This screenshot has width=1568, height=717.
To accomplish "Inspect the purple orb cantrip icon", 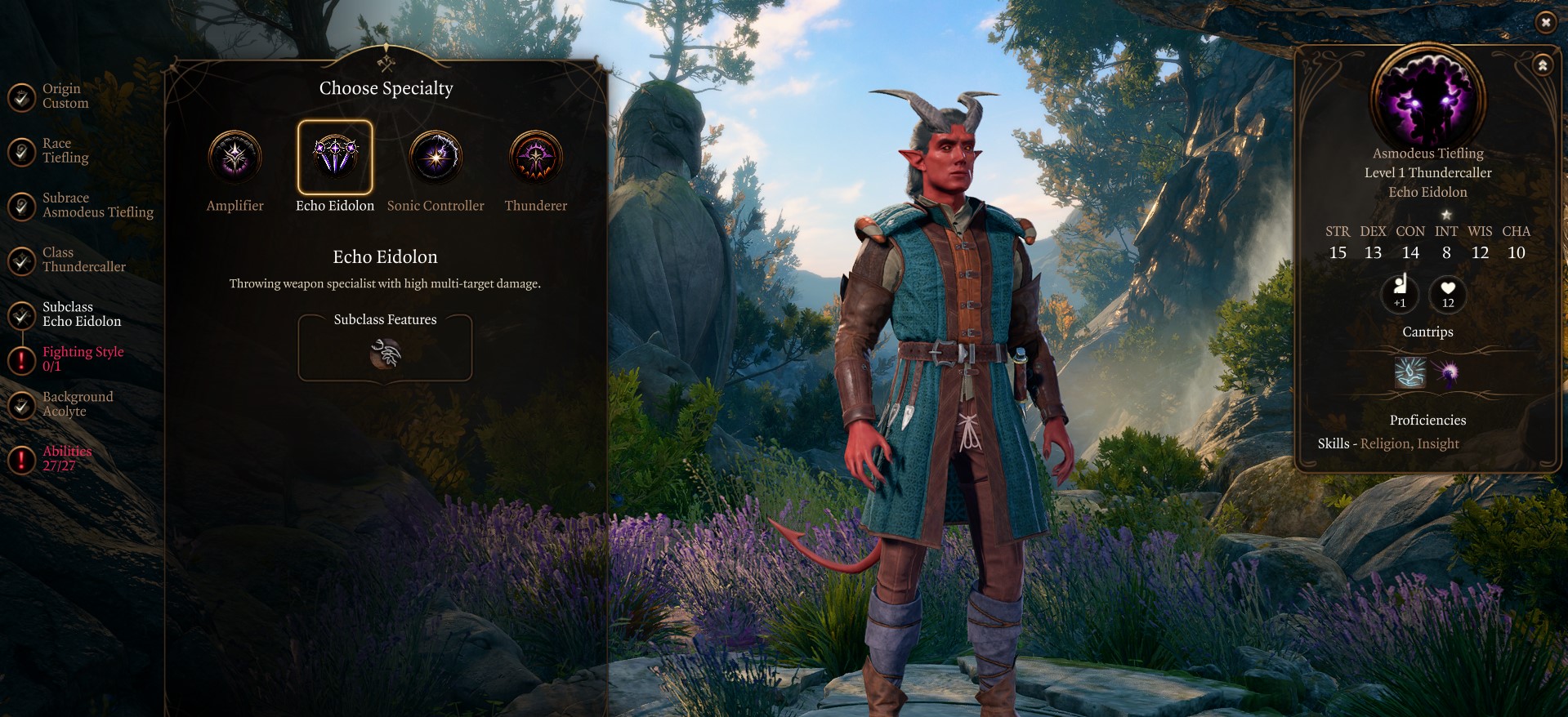I will pyautogui.click(x=1448, y=373).
